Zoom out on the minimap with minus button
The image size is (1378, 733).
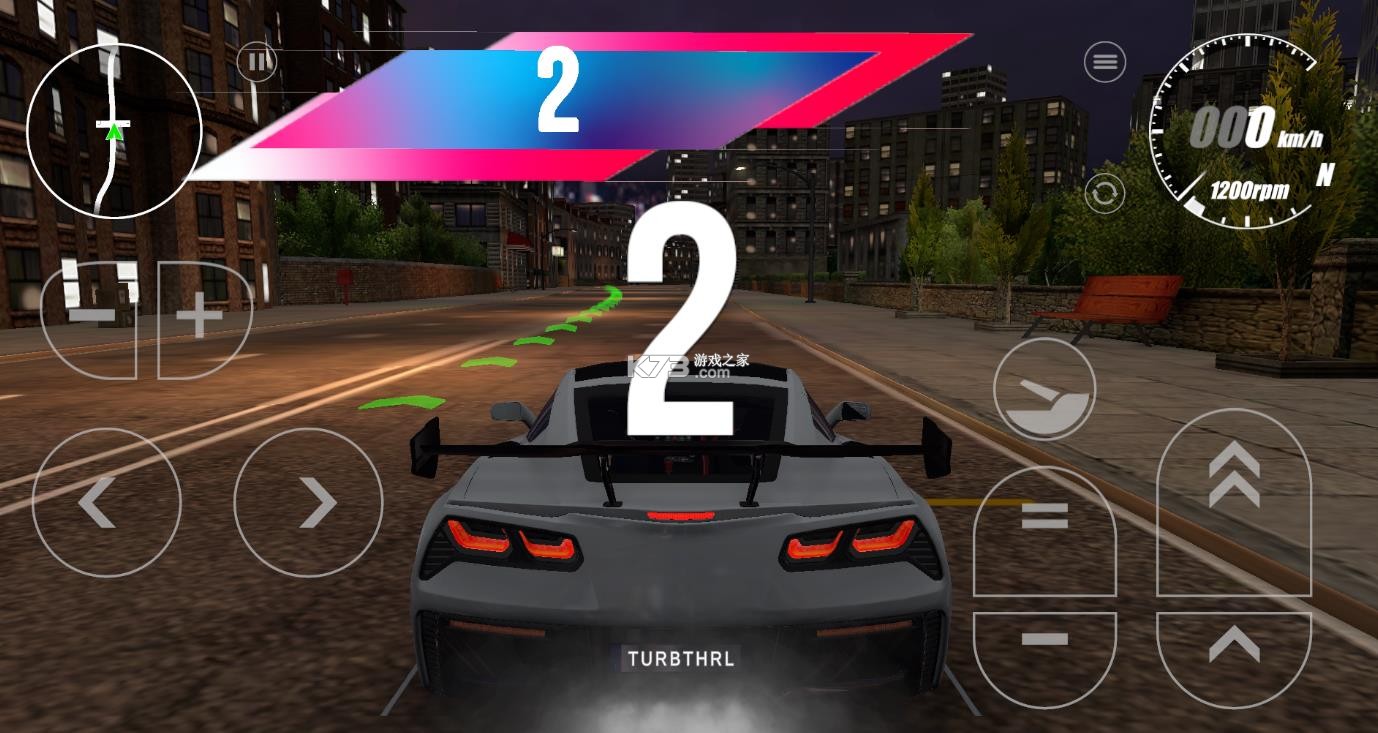click(x=90, y=315)
